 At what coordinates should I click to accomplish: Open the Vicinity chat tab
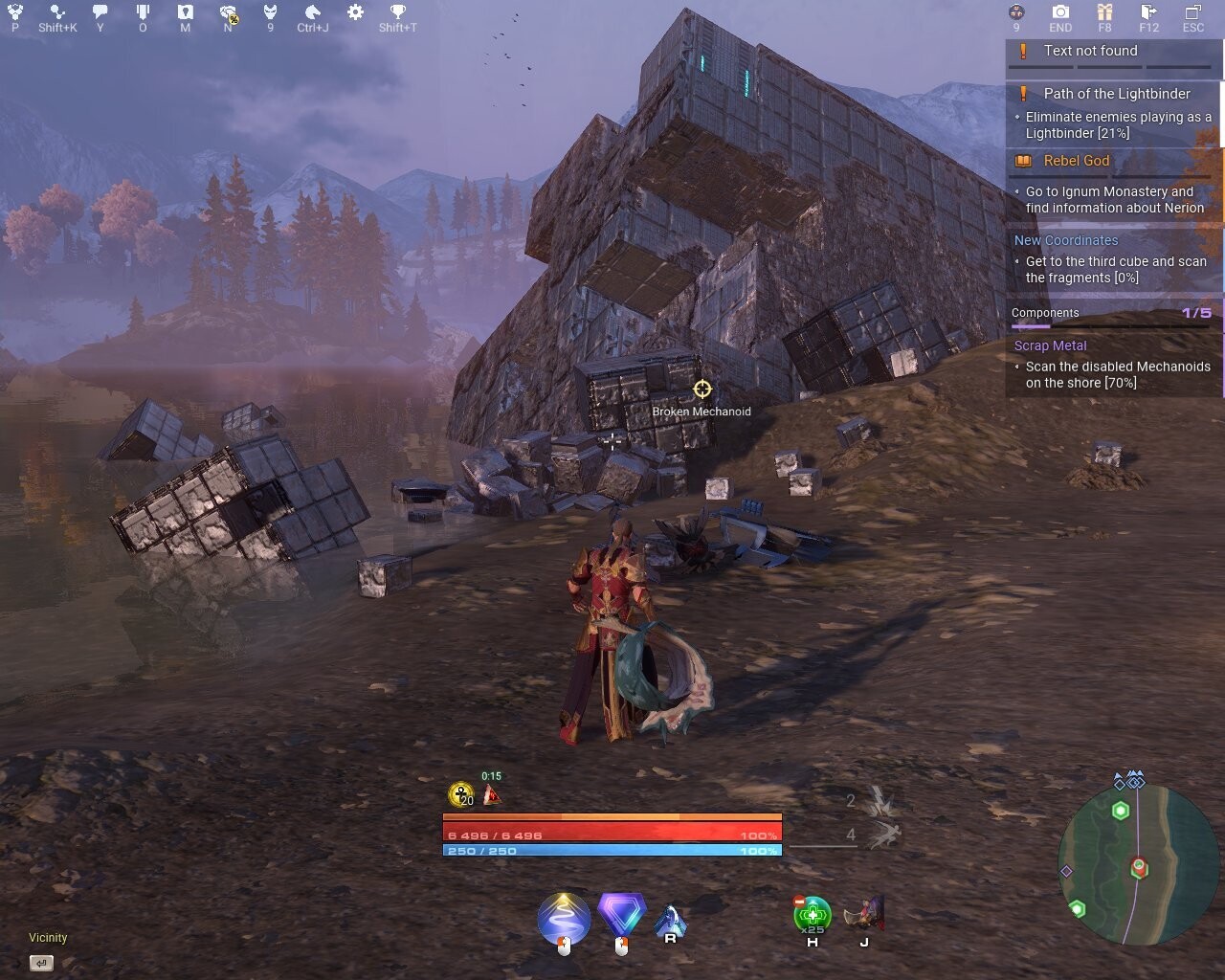point(48,938)
